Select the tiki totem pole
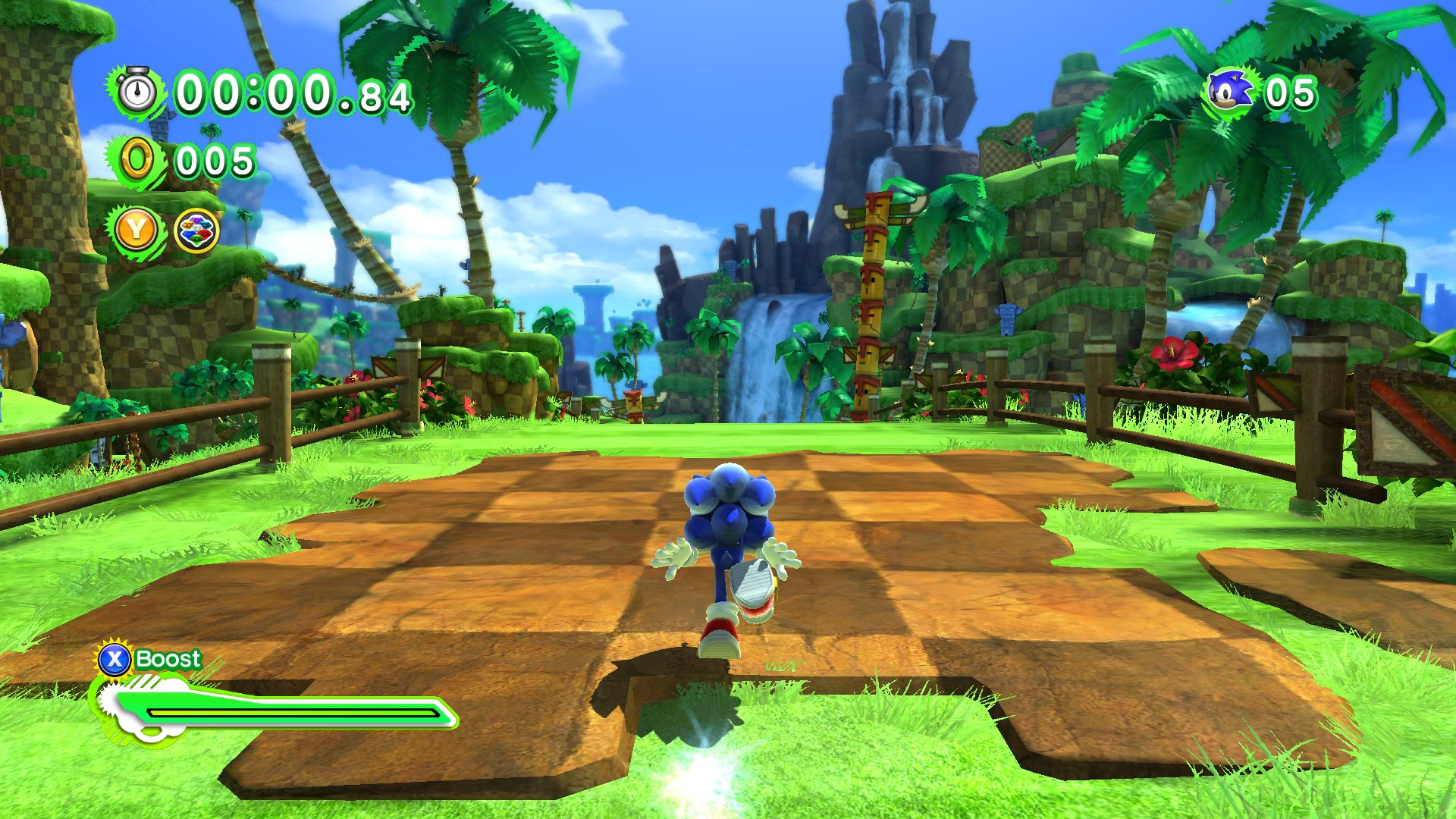The width and height of the screenshot is (1456, 819). (x=872, y=296)
